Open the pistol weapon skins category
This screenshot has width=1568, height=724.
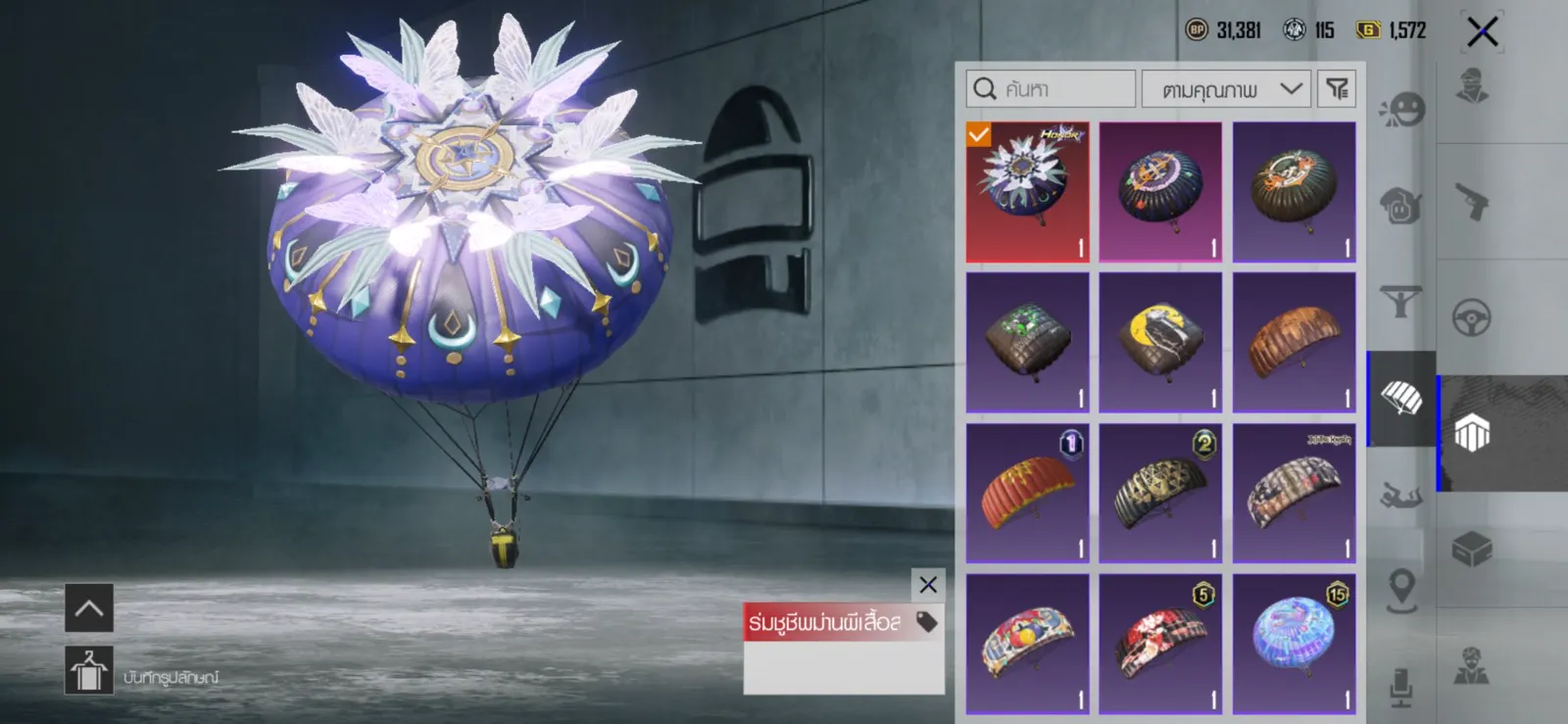pyautogui.click(x=1472, y=202)
